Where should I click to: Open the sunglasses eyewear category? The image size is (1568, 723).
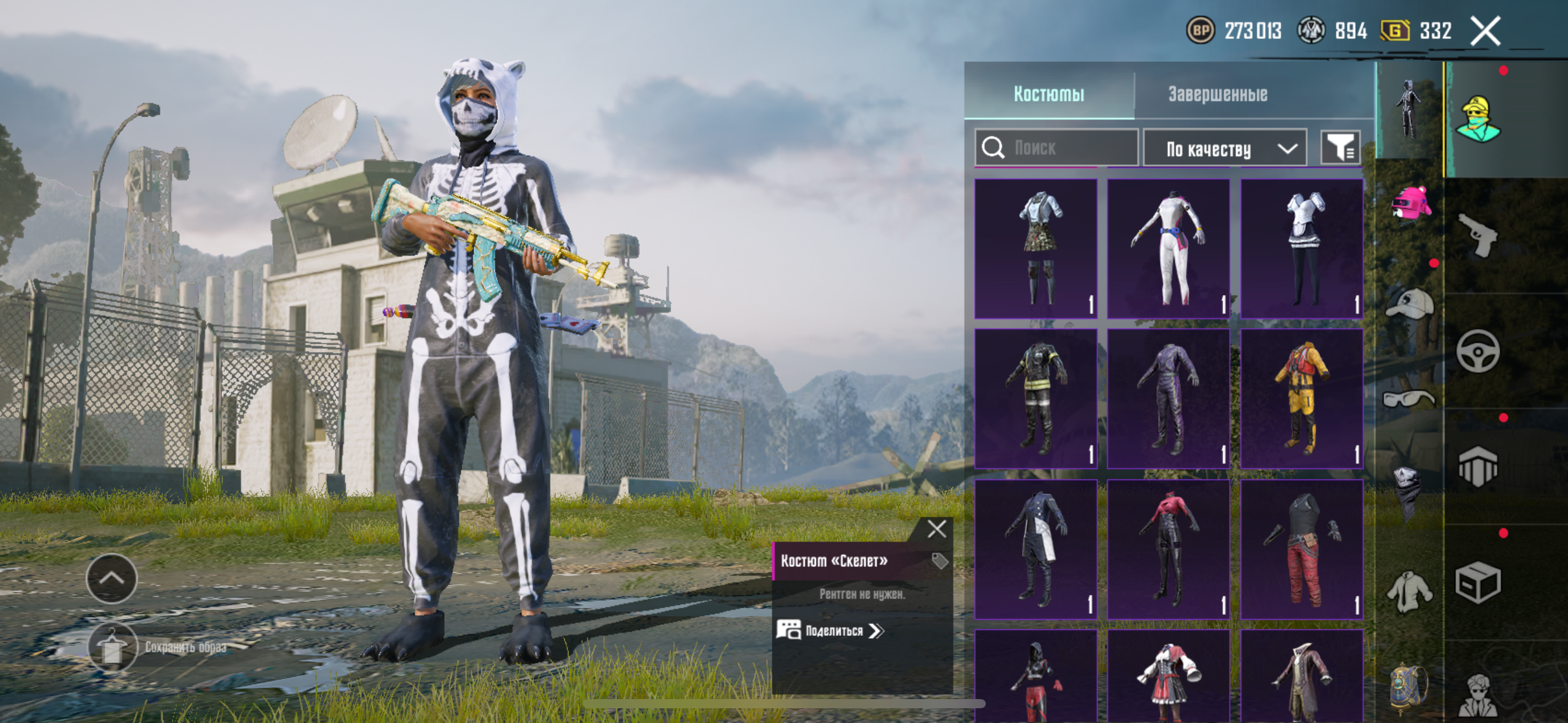pyautogui.click(x=1409, y=400)
